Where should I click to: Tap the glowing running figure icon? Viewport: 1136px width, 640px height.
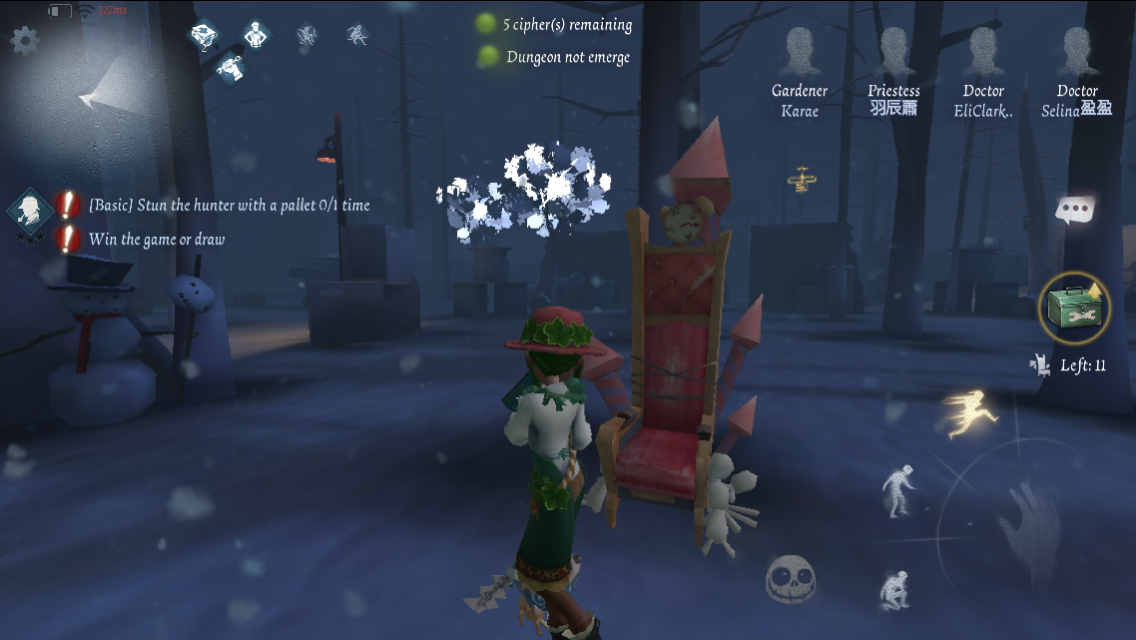(x=969, y=413)
